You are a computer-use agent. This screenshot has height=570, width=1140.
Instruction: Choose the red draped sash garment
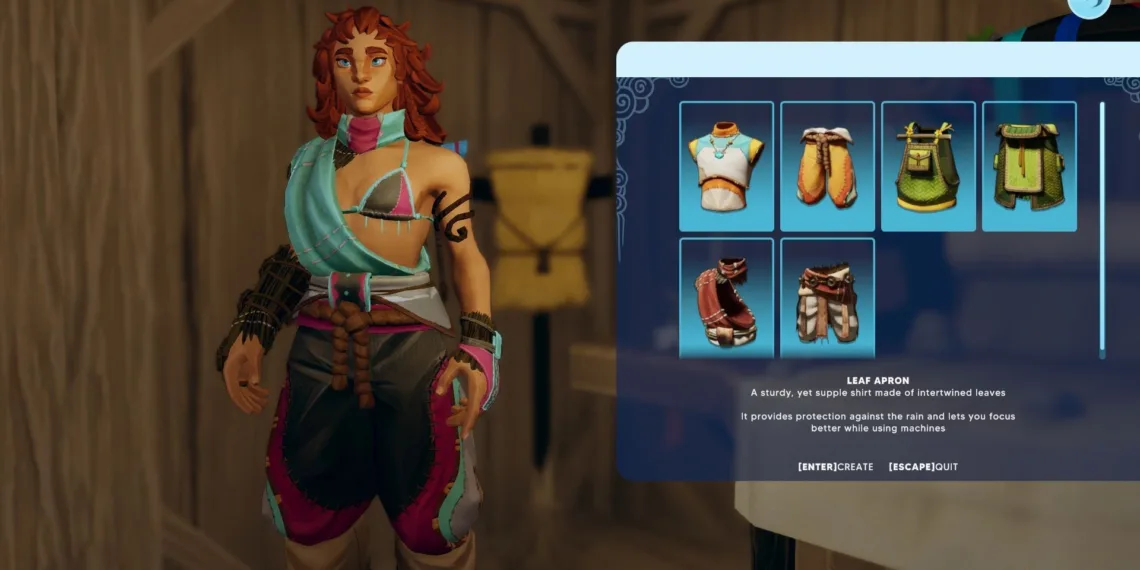pos(726,297)
